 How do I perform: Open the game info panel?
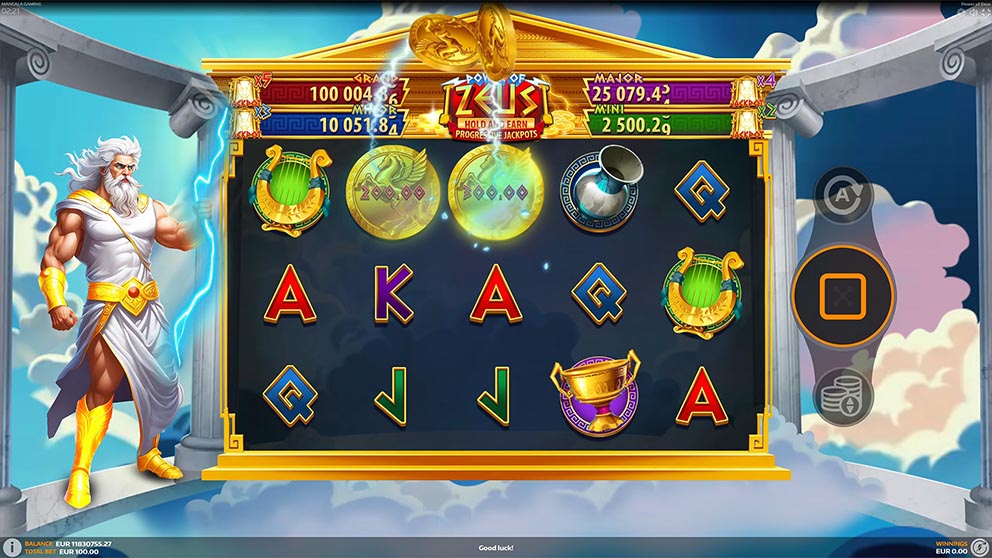pos(13,547)
